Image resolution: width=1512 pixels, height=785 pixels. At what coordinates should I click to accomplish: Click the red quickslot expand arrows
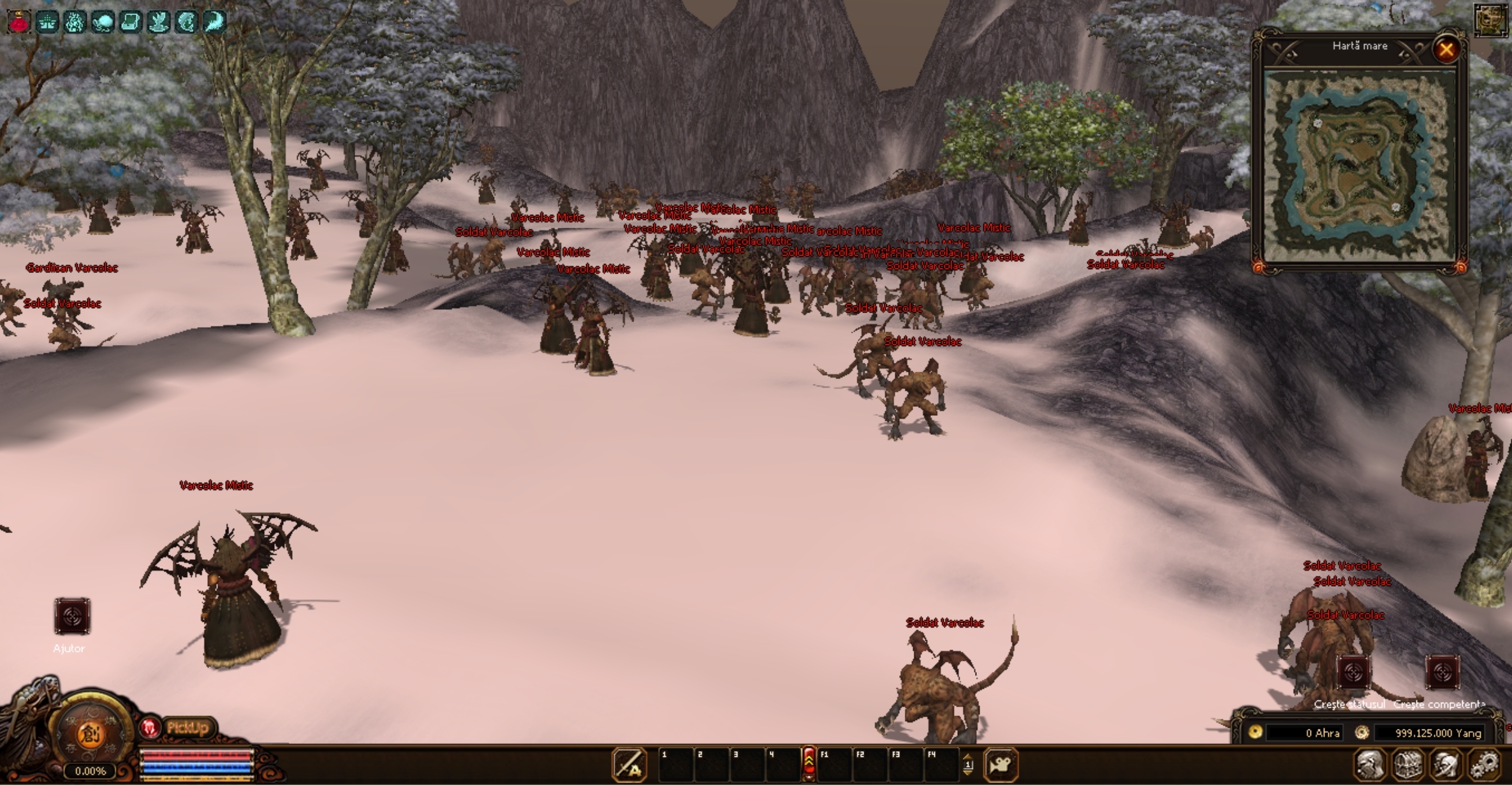[x=809, y=763]
